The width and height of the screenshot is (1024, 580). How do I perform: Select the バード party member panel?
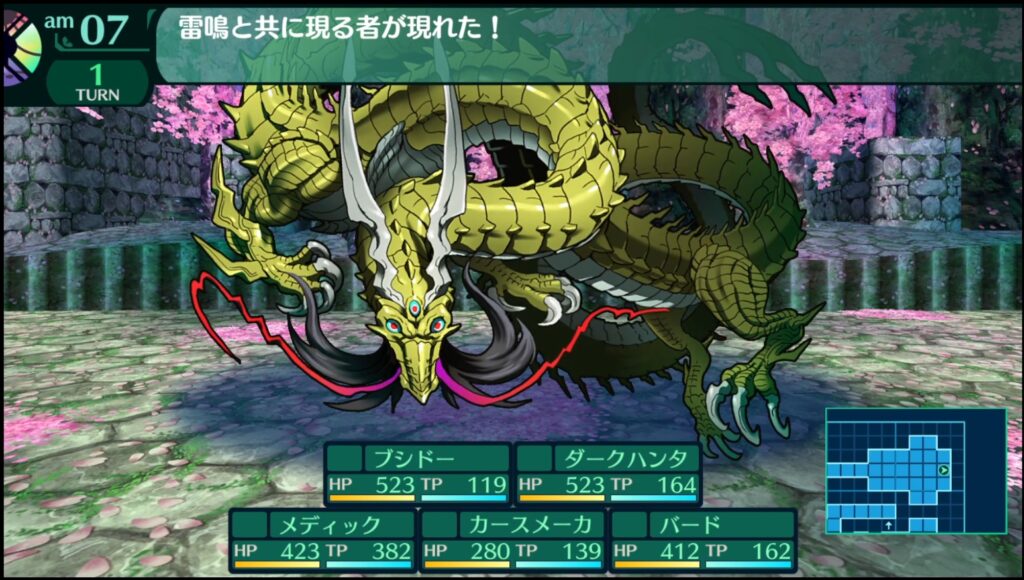click(x=702, y=539)
